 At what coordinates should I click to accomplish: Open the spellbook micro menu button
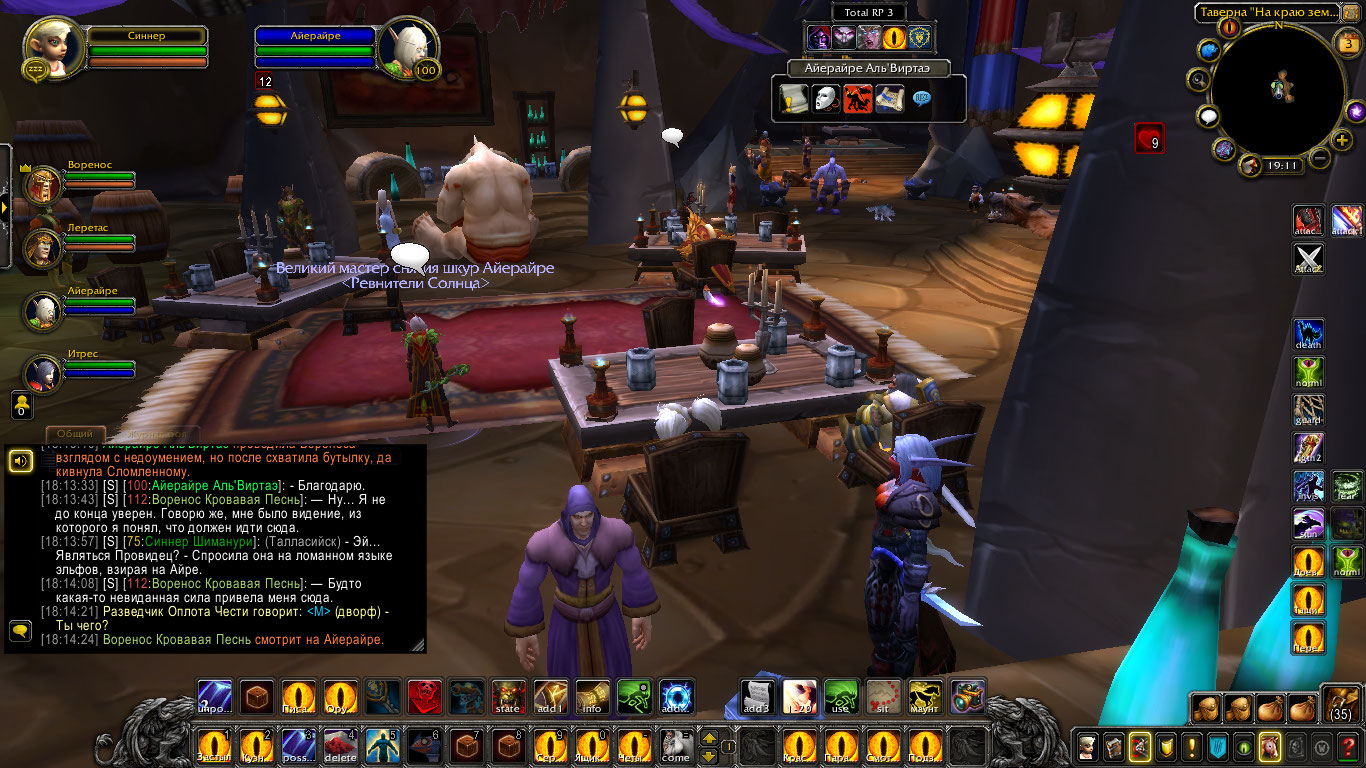click(1114, 746)
